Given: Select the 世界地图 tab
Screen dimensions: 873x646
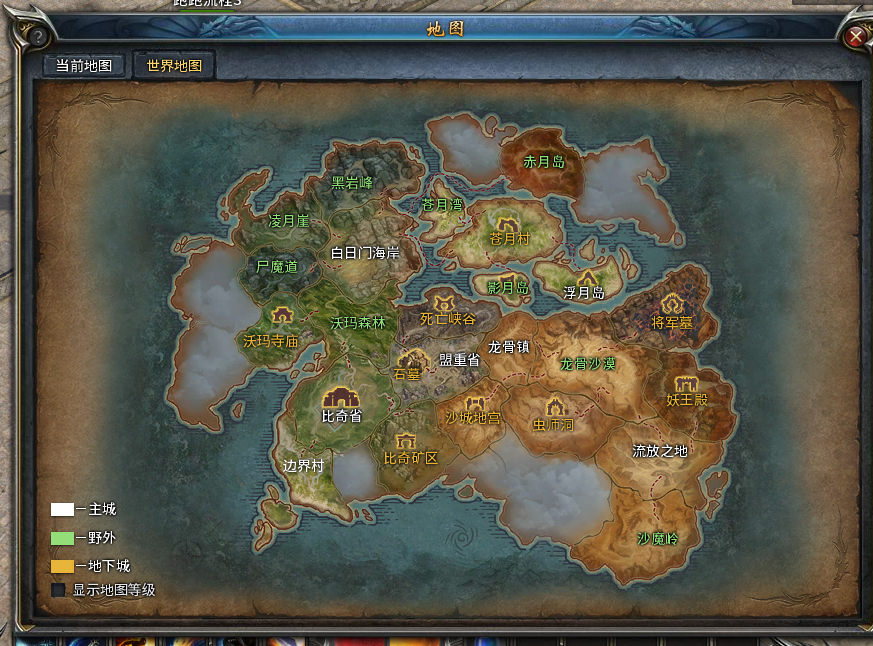Looking at the screenshot, I should (x=174, y=66).
